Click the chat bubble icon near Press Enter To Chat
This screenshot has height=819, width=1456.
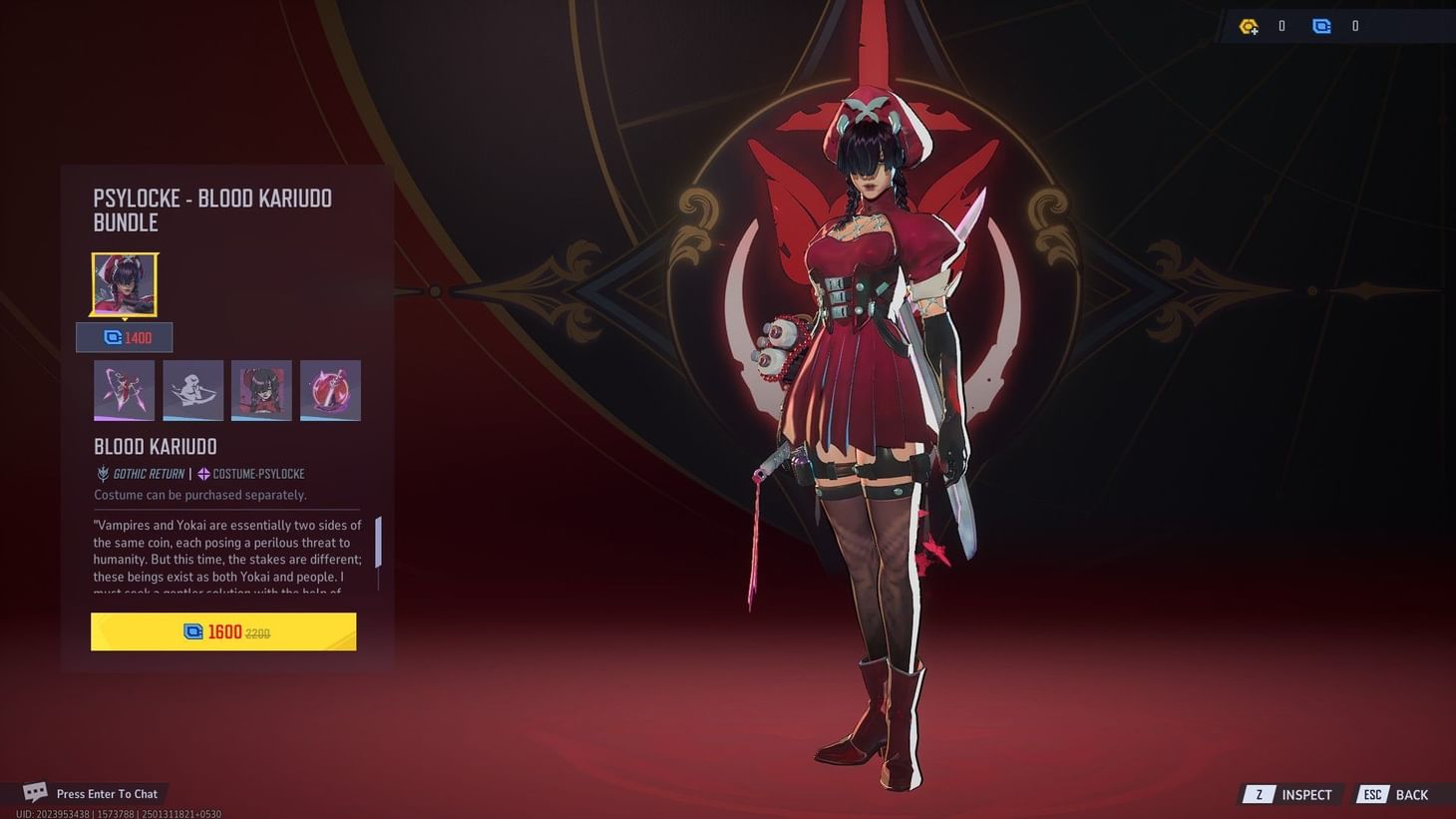(34, 791)
